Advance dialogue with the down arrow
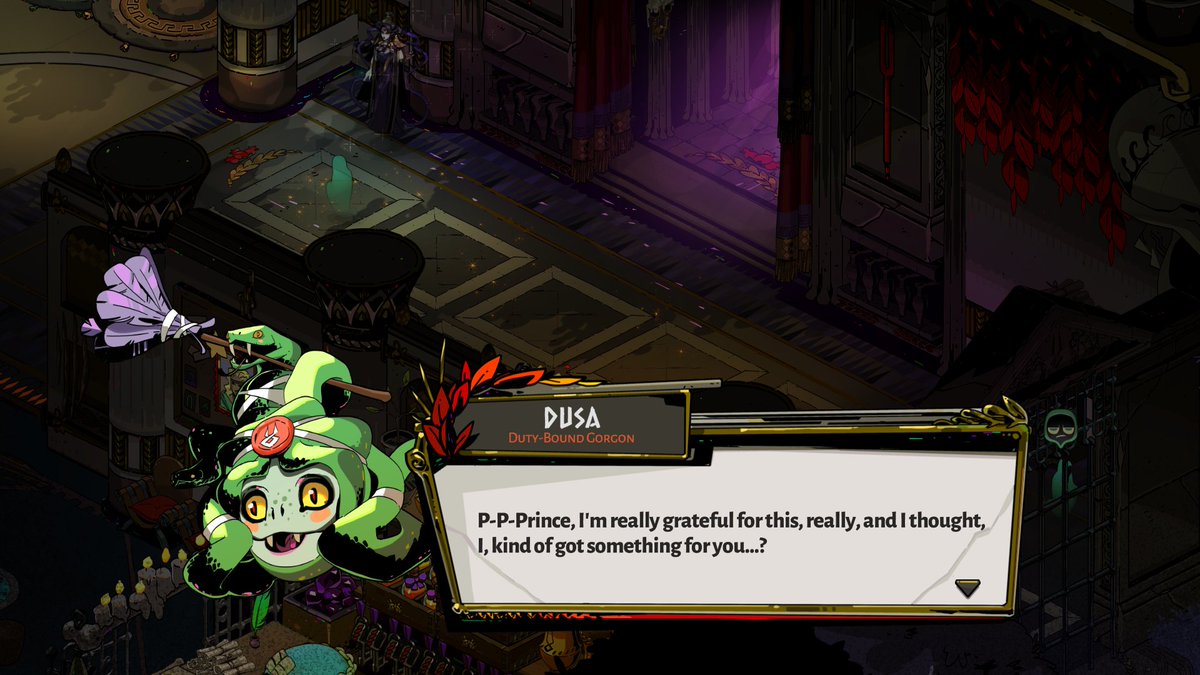 click(x=967, y=587)
